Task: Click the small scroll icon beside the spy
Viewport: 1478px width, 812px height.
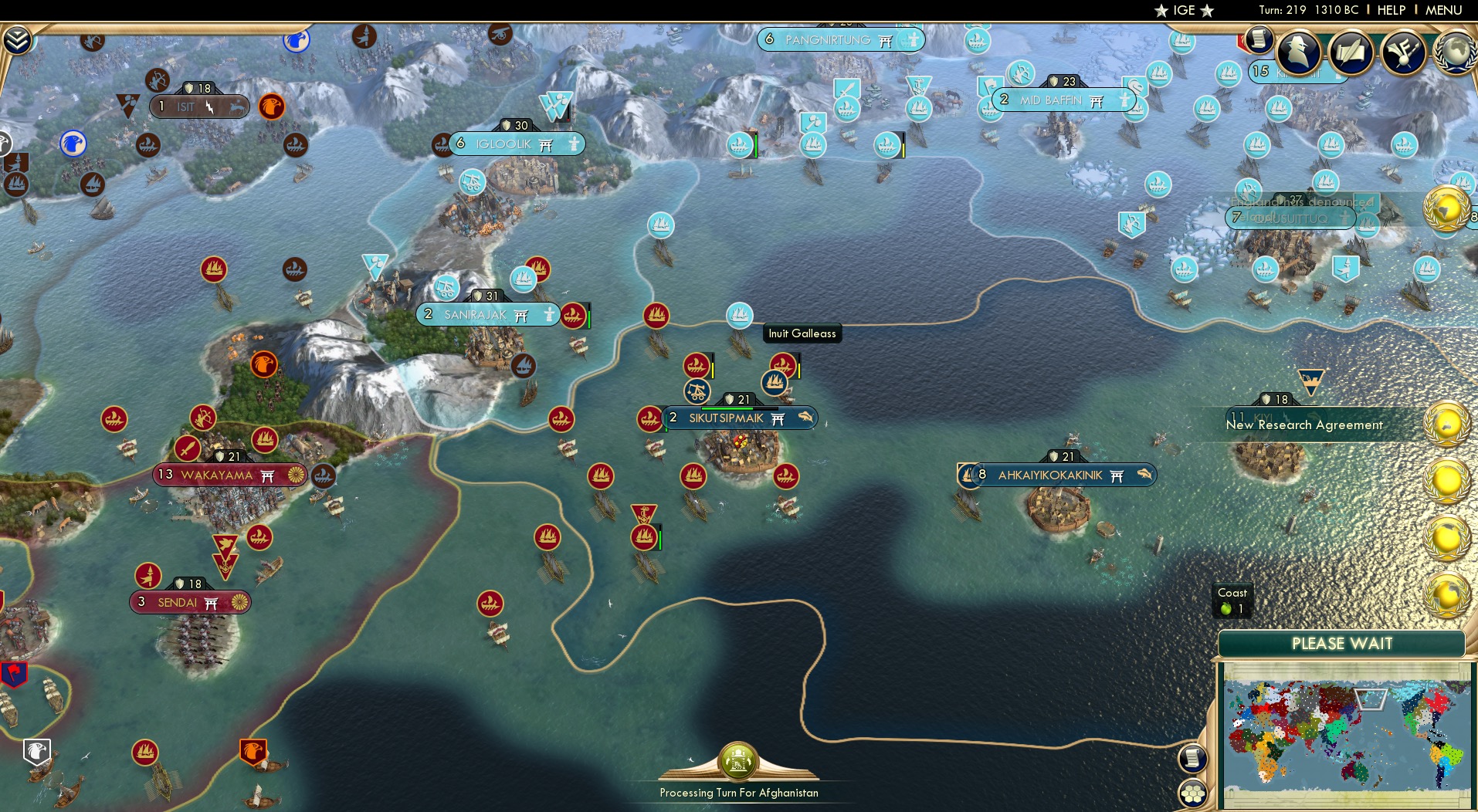Action: [1259, 40]
